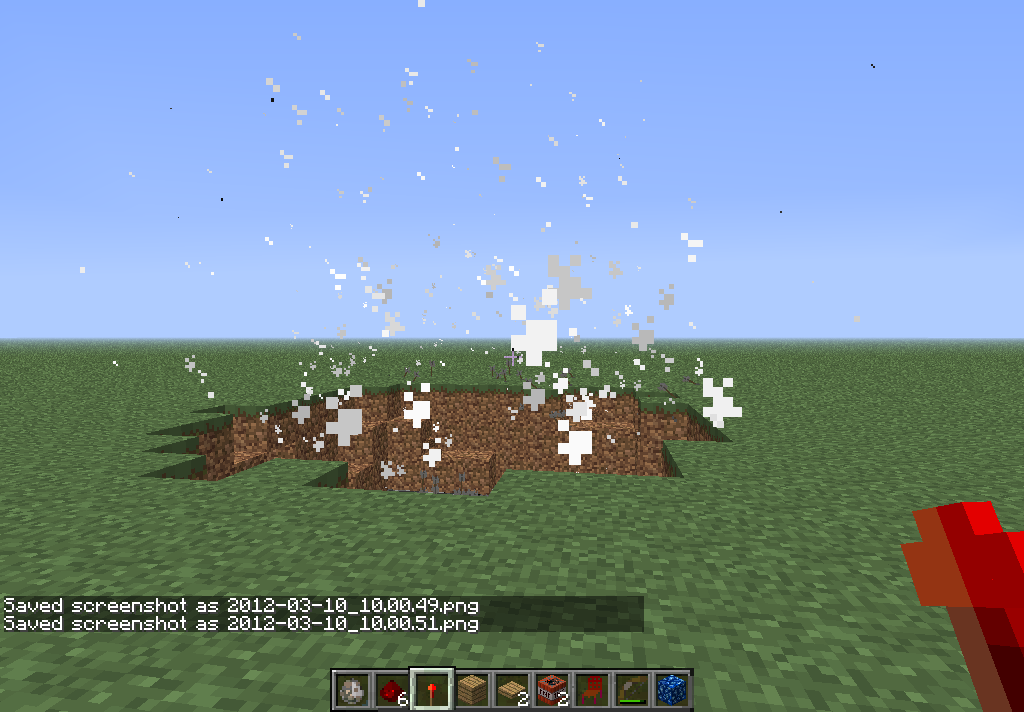Select the wooden planks block
The image size is (1024, 712).
click(x=472, y=689)
